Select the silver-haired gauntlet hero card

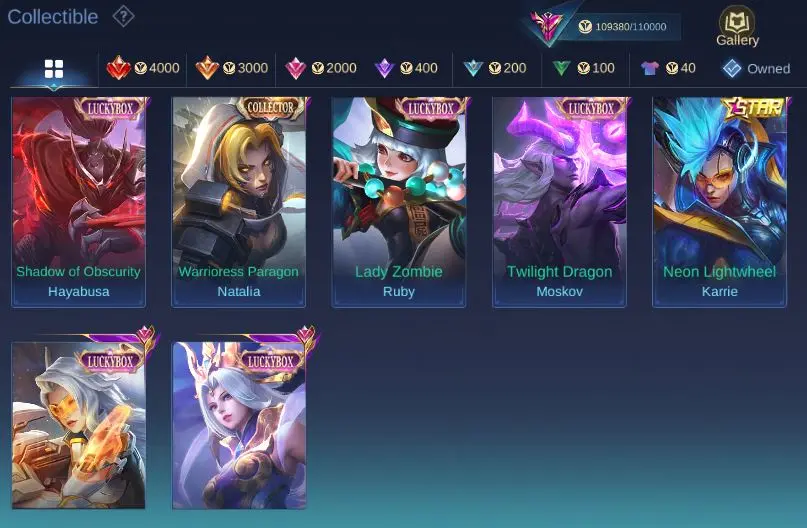[x=79, y=425]
